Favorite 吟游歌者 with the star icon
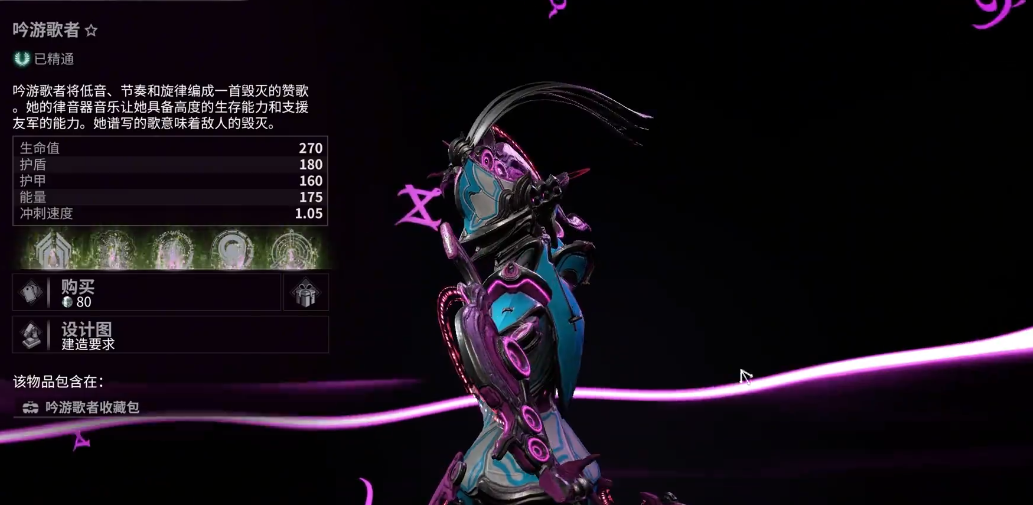This screenshot has width=1033, height=505. (x=91, y=31)
